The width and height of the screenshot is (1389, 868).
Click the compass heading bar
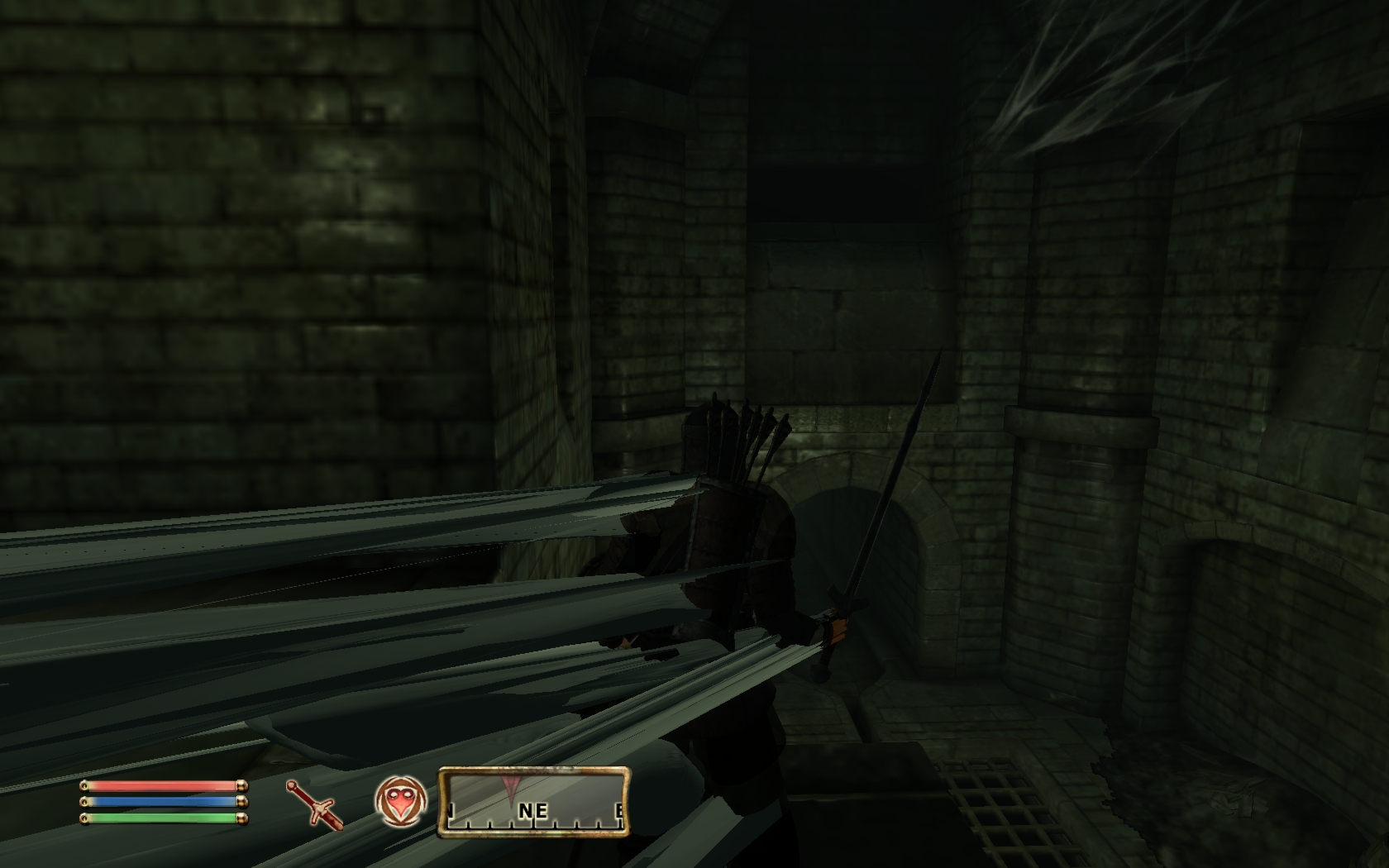point(534,801)
